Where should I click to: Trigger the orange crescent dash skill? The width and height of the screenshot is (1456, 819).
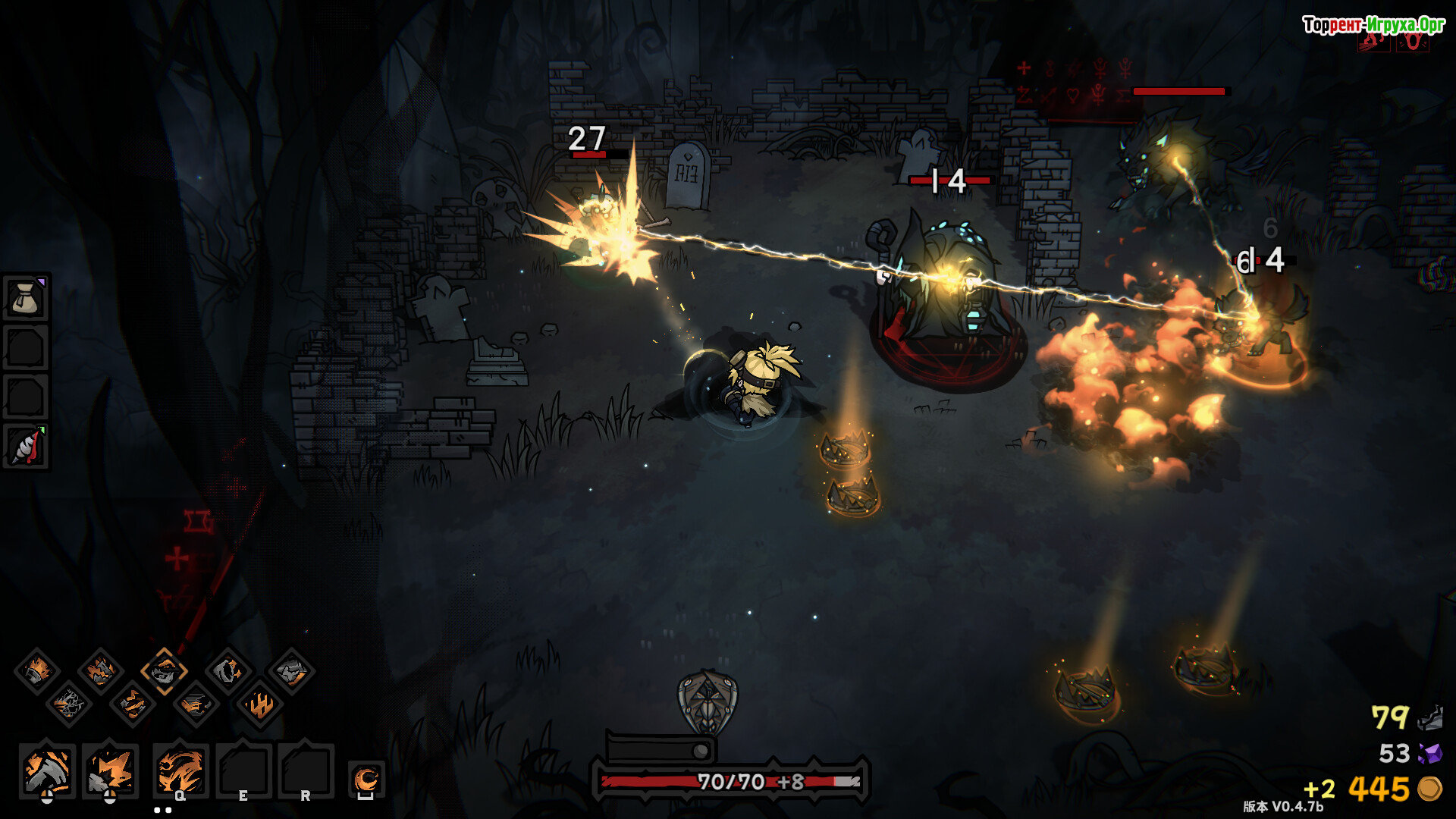366,779
